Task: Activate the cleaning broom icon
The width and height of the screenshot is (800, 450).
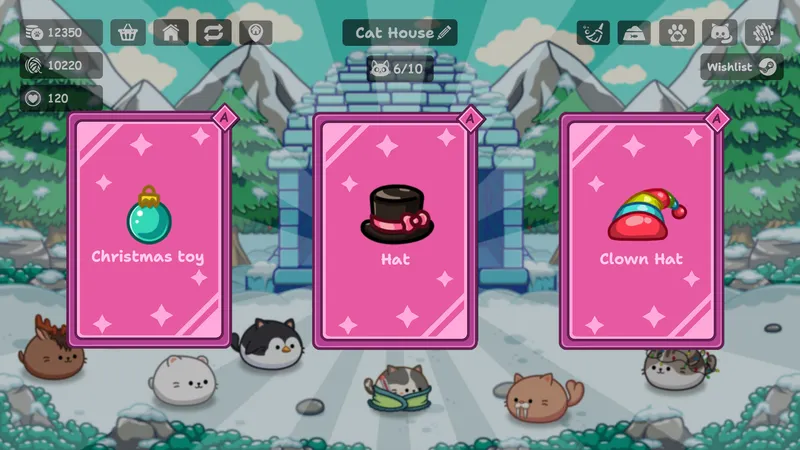Action: pyautogui.click(x=593, y=33)
